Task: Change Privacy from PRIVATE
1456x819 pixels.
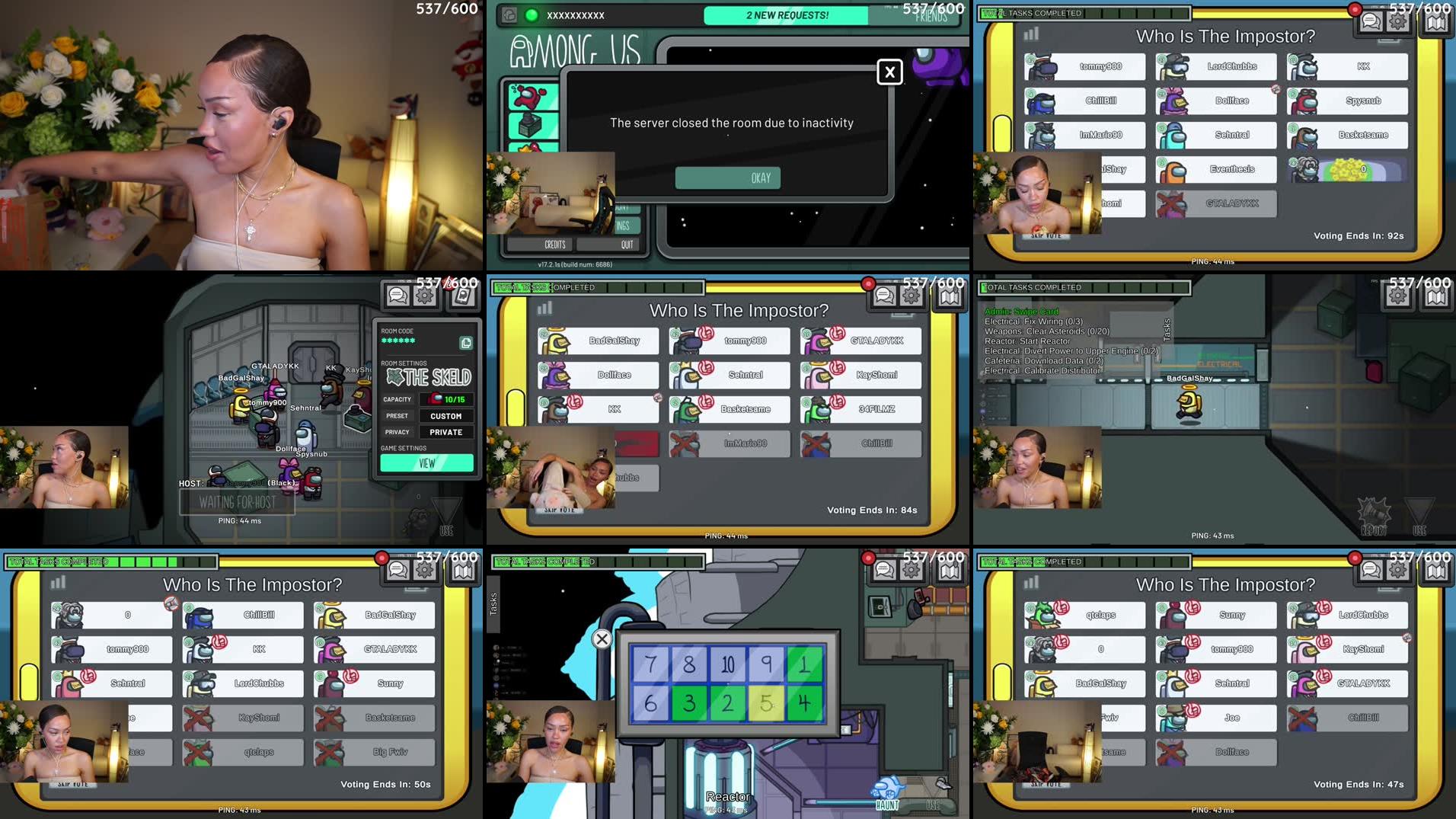Action: (x=446, y=432)
